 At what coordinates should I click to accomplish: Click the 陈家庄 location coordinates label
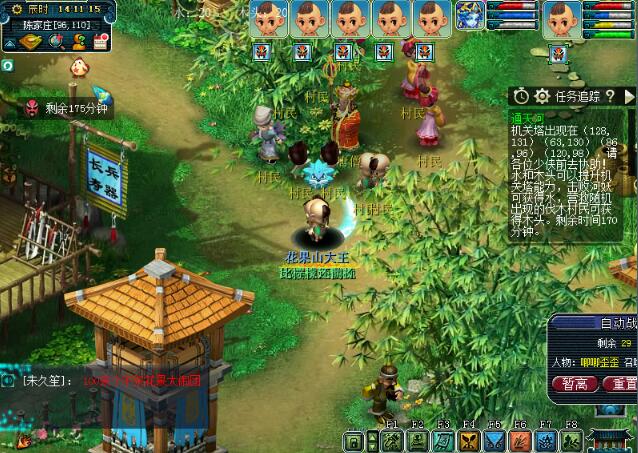pyautogui.click(x=56, y=23)
